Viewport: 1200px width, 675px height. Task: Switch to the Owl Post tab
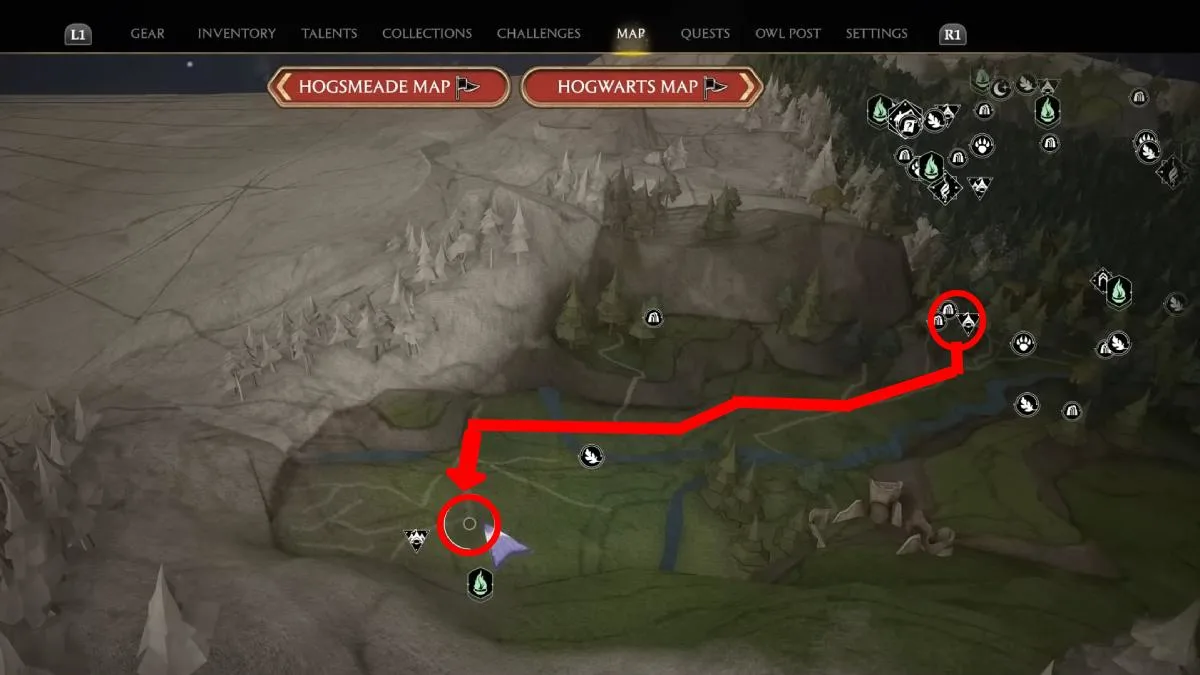pos(788,33)
